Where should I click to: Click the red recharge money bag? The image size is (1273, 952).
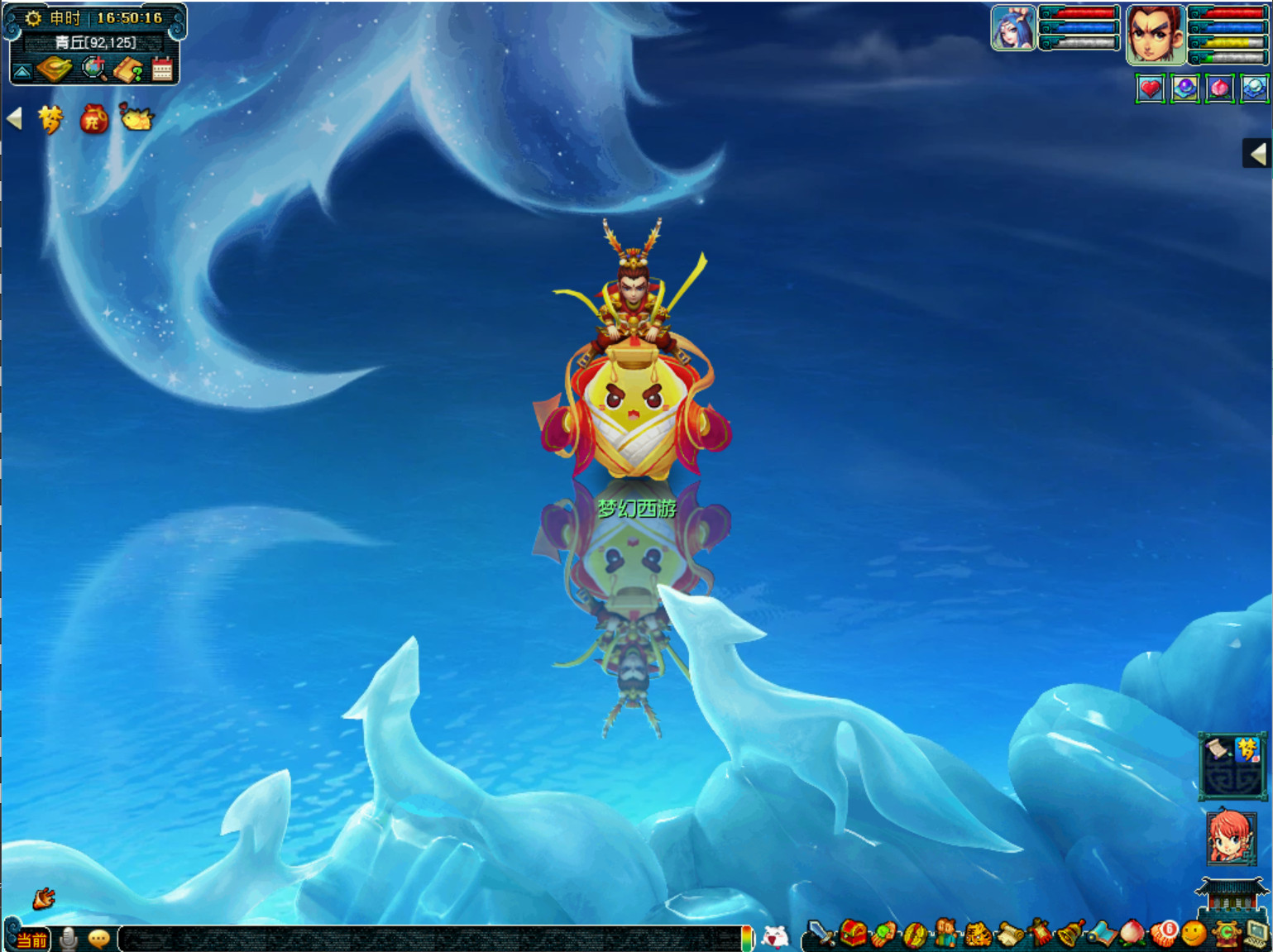[93, 120]
